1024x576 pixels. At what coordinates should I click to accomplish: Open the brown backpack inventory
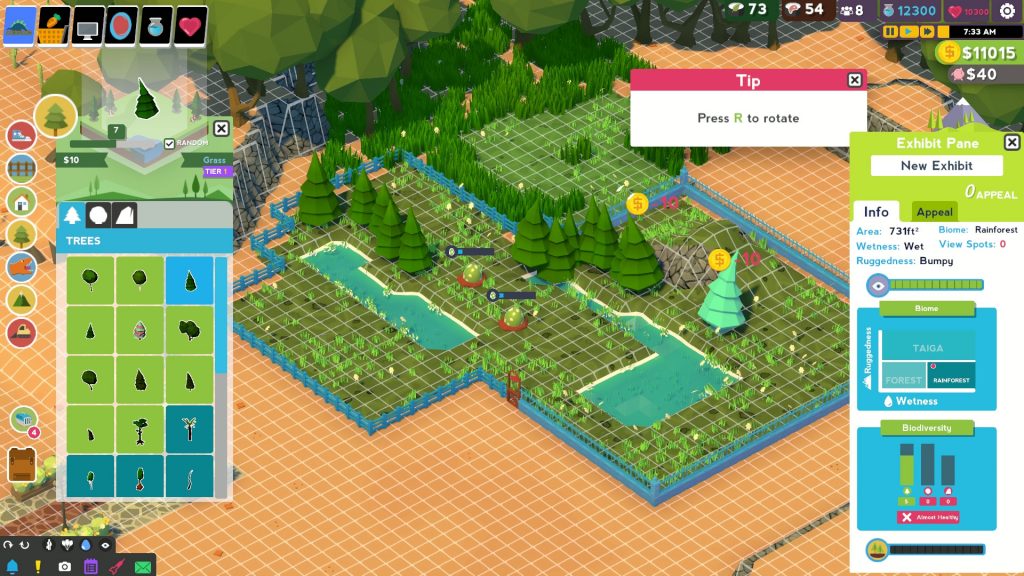pyautogui.click(x=21, y=464)
